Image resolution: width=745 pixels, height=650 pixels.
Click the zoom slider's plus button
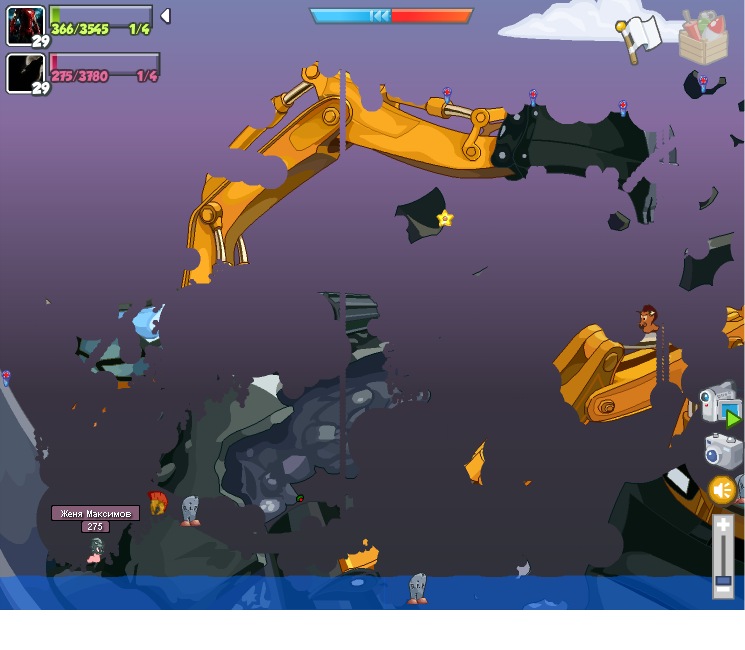point(723,526)
